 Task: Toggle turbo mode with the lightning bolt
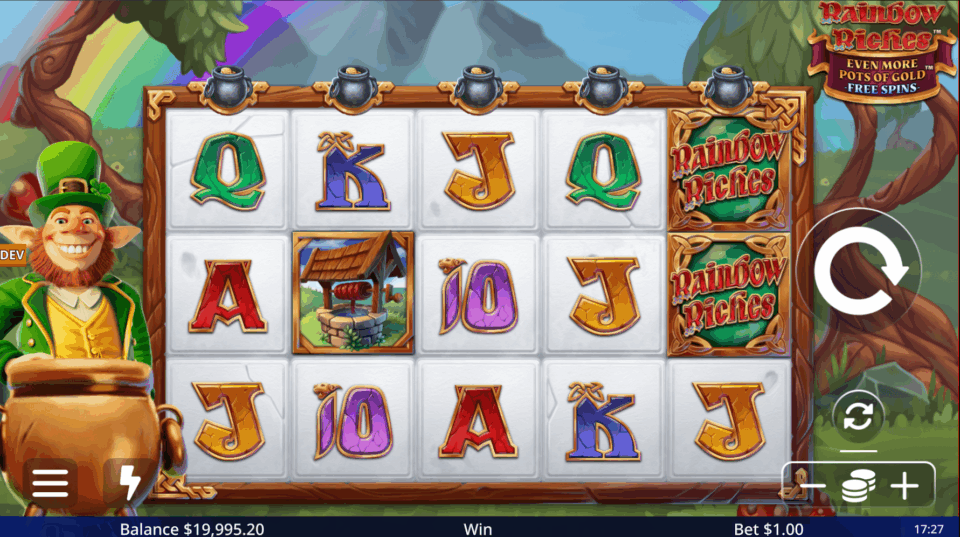click(130, 483)
